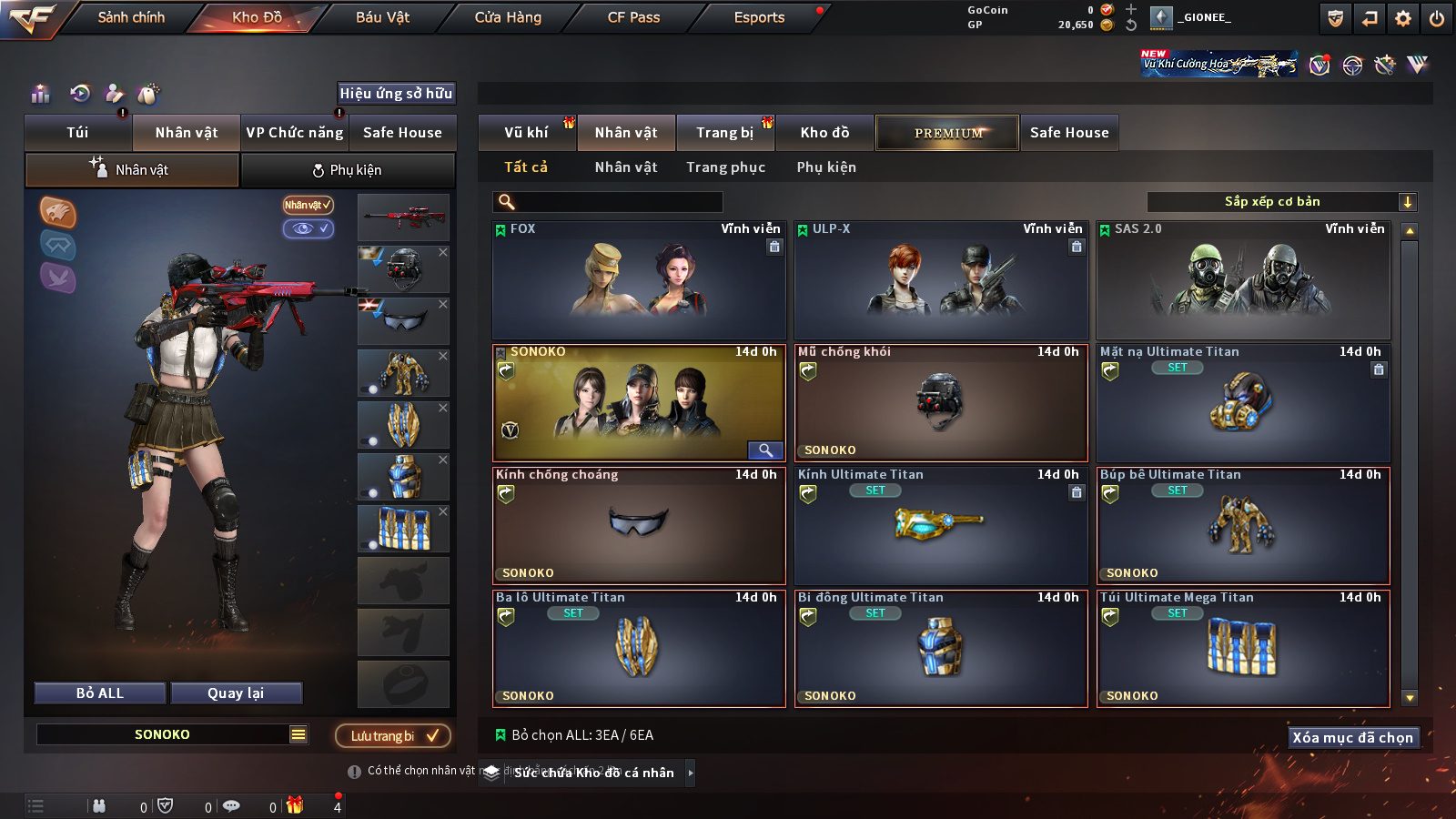Image resolution: width=1456 pixels, height=819 pixels.
Task: Switch to the Esports tab
Action: [x=759, y=17]
